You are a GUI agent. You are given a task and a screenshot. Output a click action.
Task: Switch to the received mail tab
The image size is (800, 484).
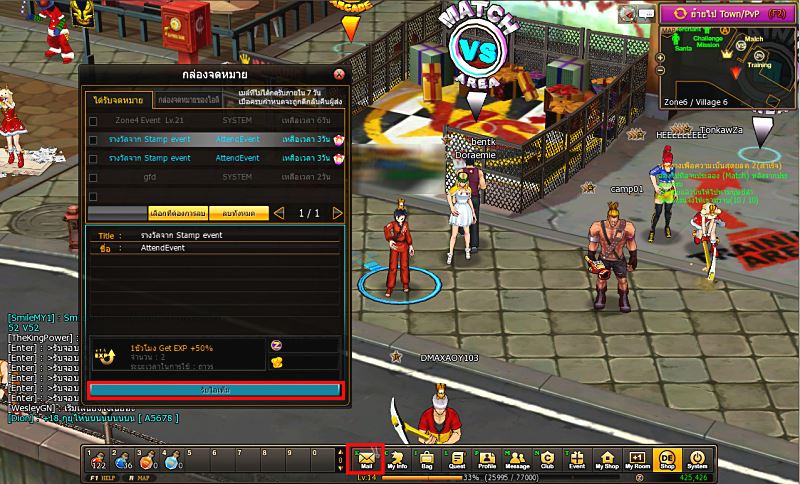click(x=118, y=101)
